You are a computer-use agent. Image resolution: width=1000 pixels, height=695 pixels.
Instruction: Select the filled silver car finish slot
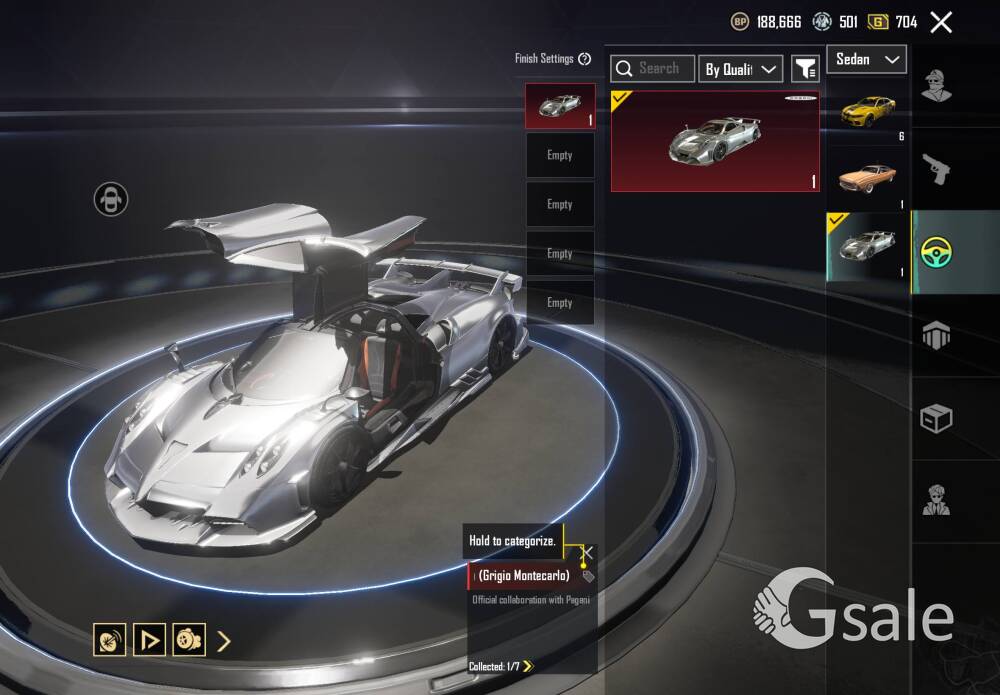[x=560, y=106]
